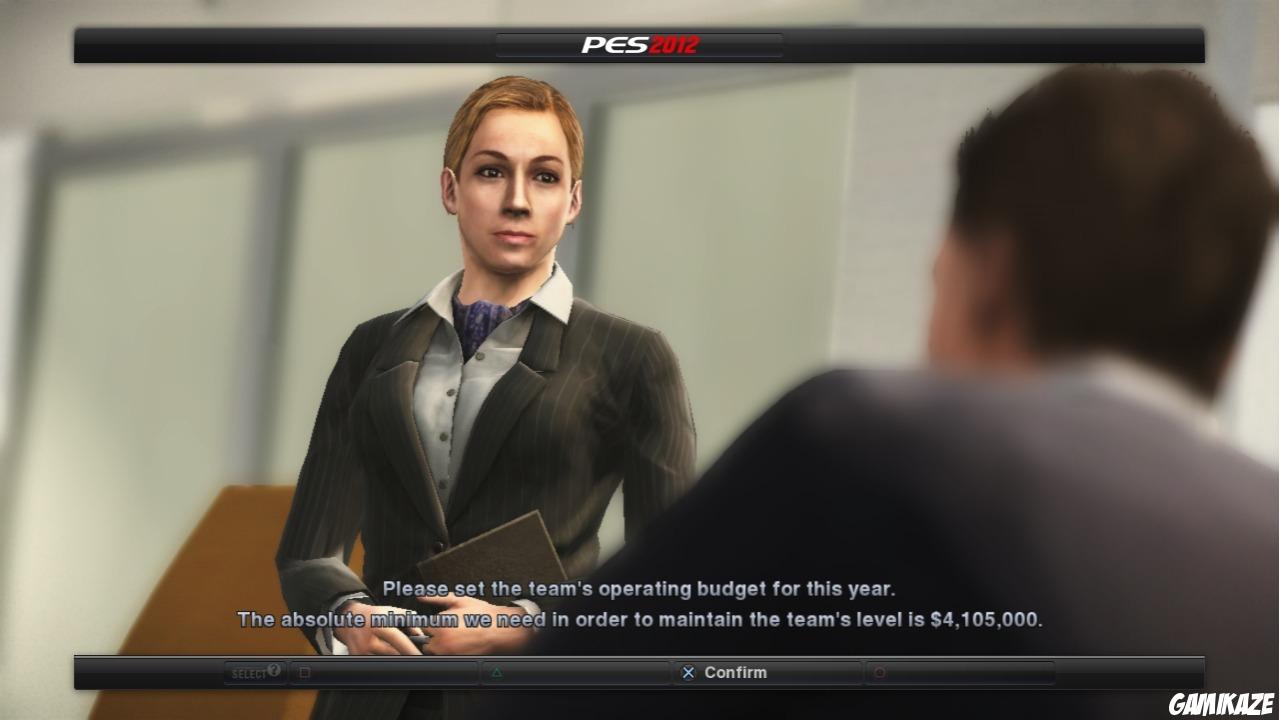Select the square button icon
Viewport: 1280px width, 720px height.
pyautogui.click(x=305, y=673)
